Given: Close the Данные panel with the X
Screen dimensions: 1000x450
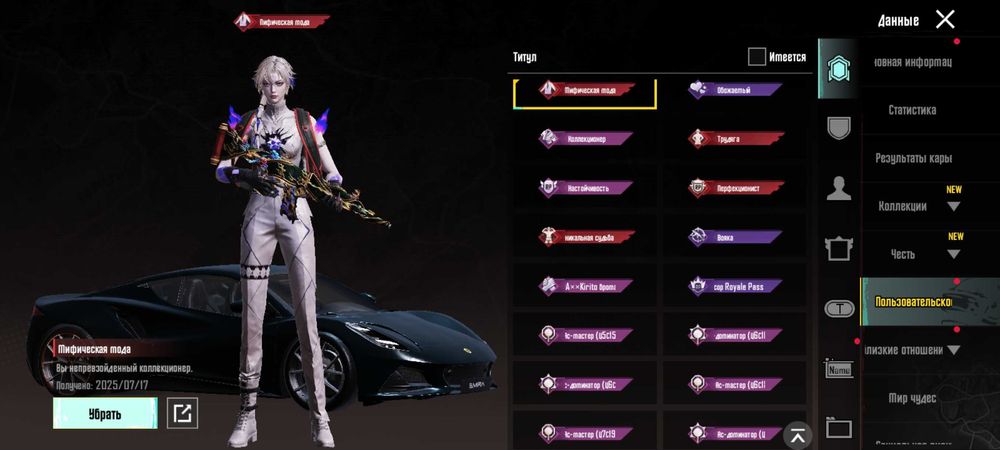Looking at the screenshot, I should coord(945,19).
